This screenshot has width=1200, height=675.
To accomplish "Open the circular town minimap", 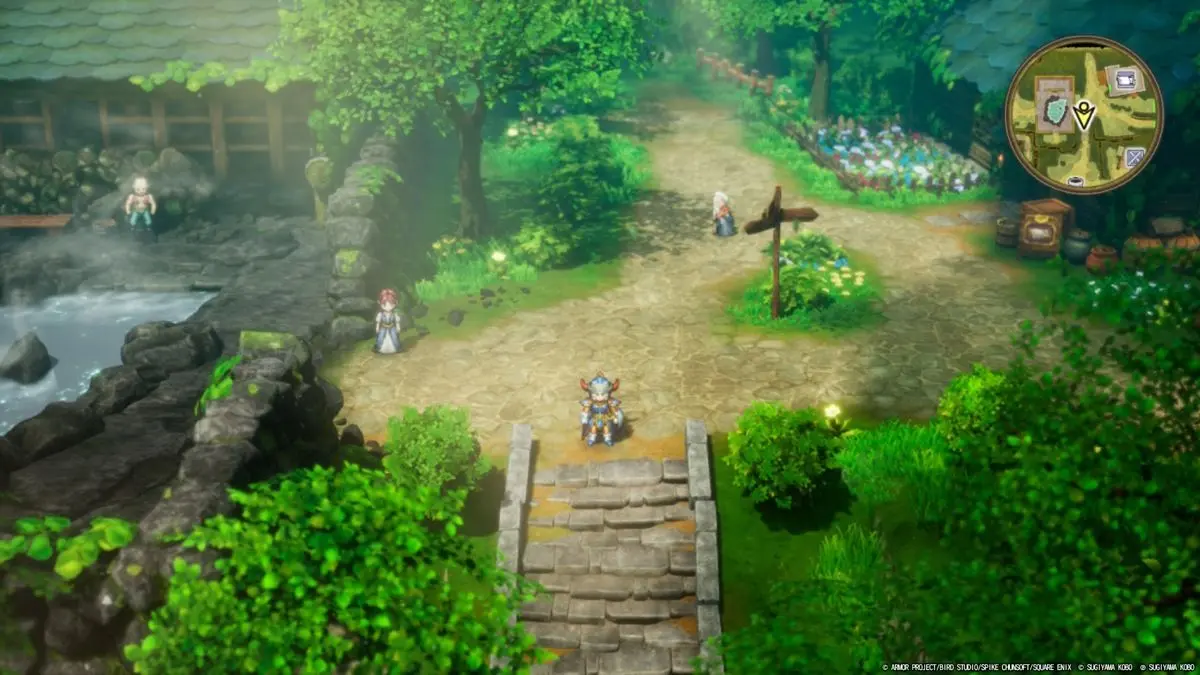I will [x=1084, y=115].
